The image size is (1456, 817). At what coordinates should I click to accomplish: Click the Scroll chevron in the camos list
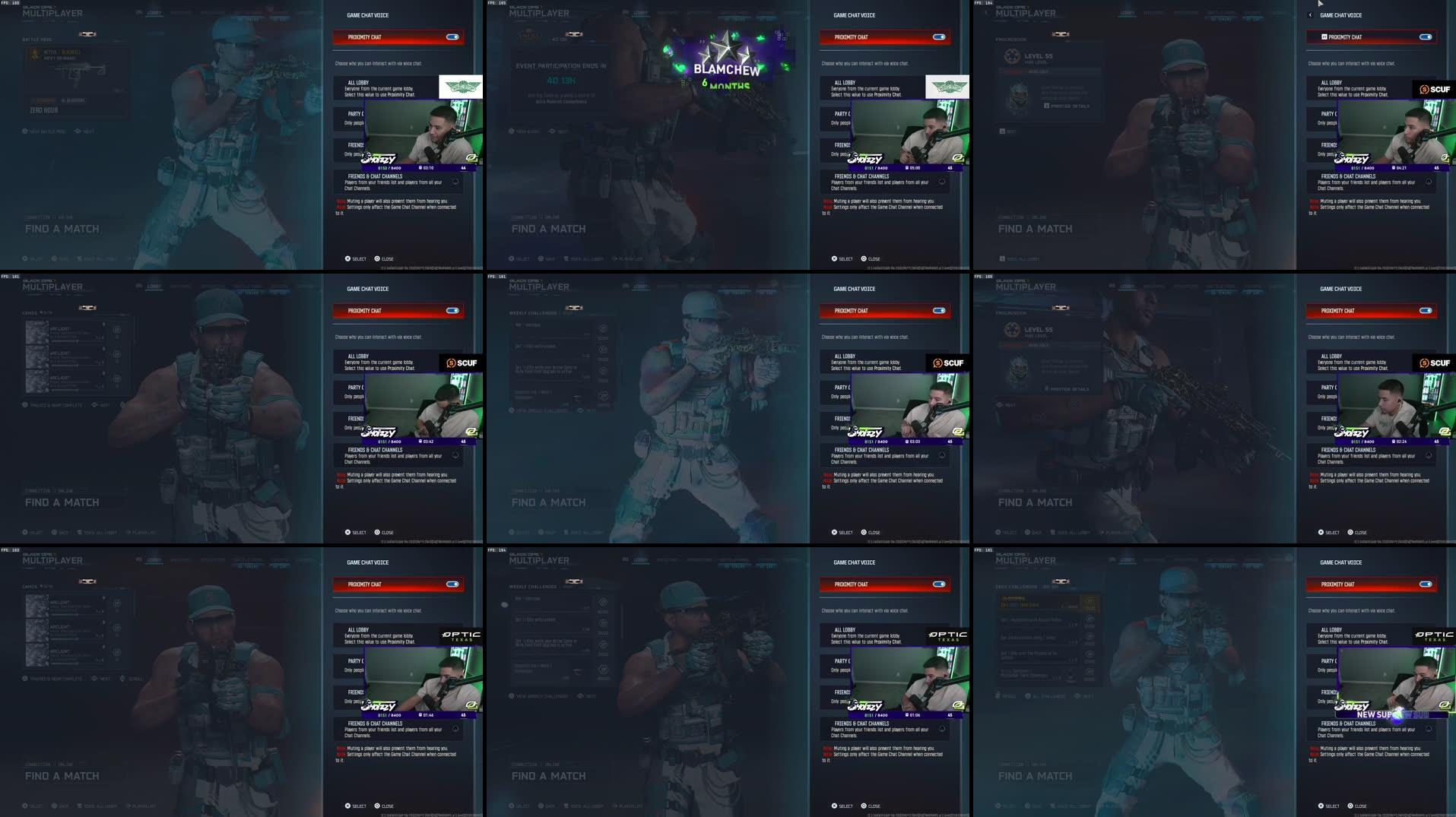point(122,679)
